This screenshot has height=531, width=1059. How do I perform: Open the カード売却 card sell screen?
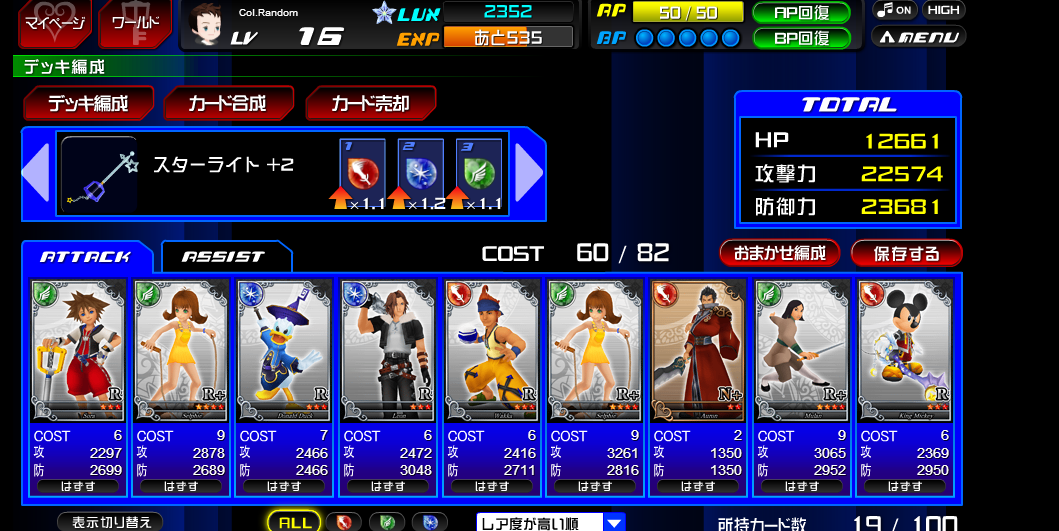click(371, 104)
